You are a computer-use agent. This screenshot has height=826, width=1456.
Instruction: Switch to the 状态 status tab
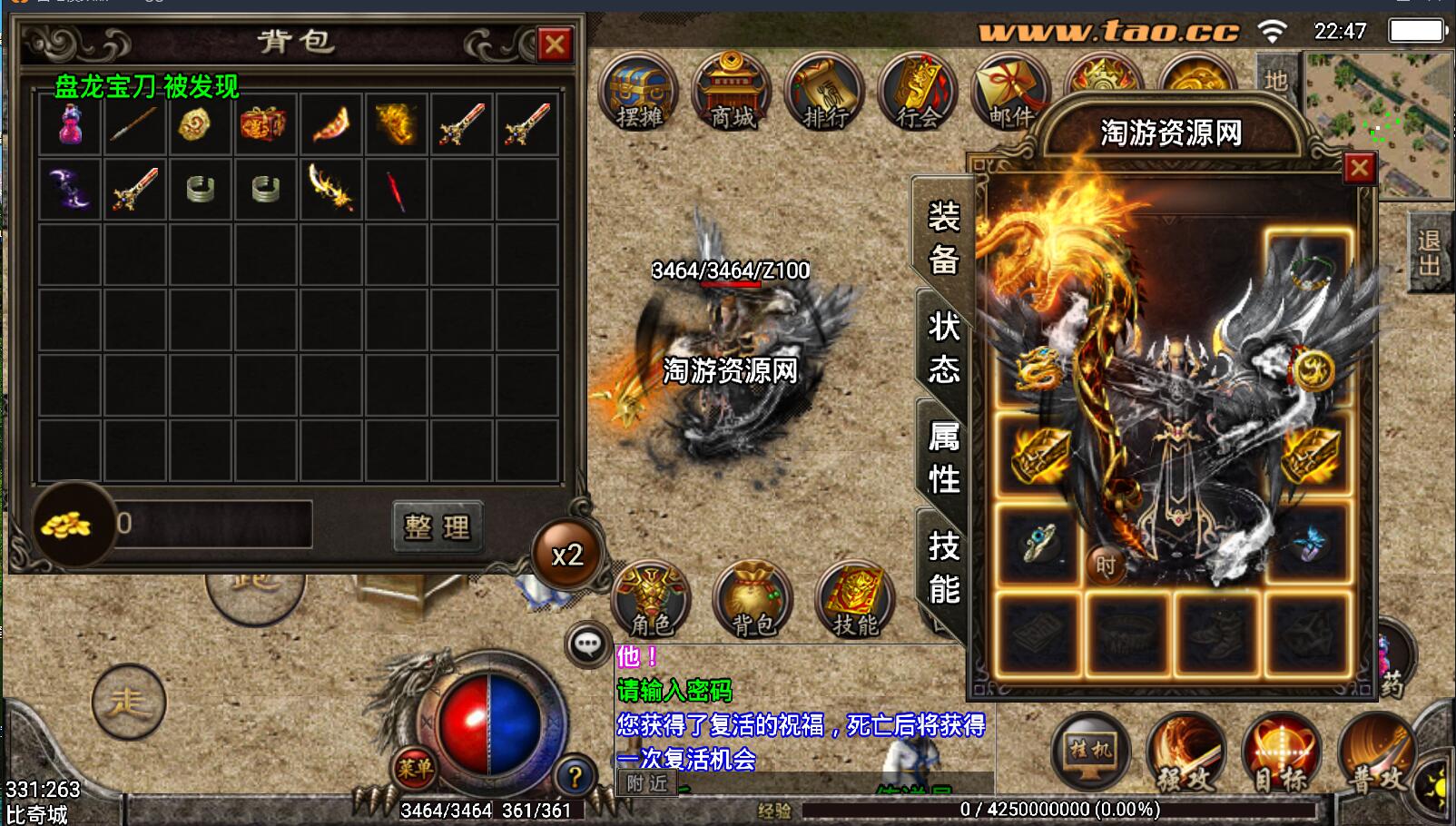pyautogui.click(x=943, y=347)
